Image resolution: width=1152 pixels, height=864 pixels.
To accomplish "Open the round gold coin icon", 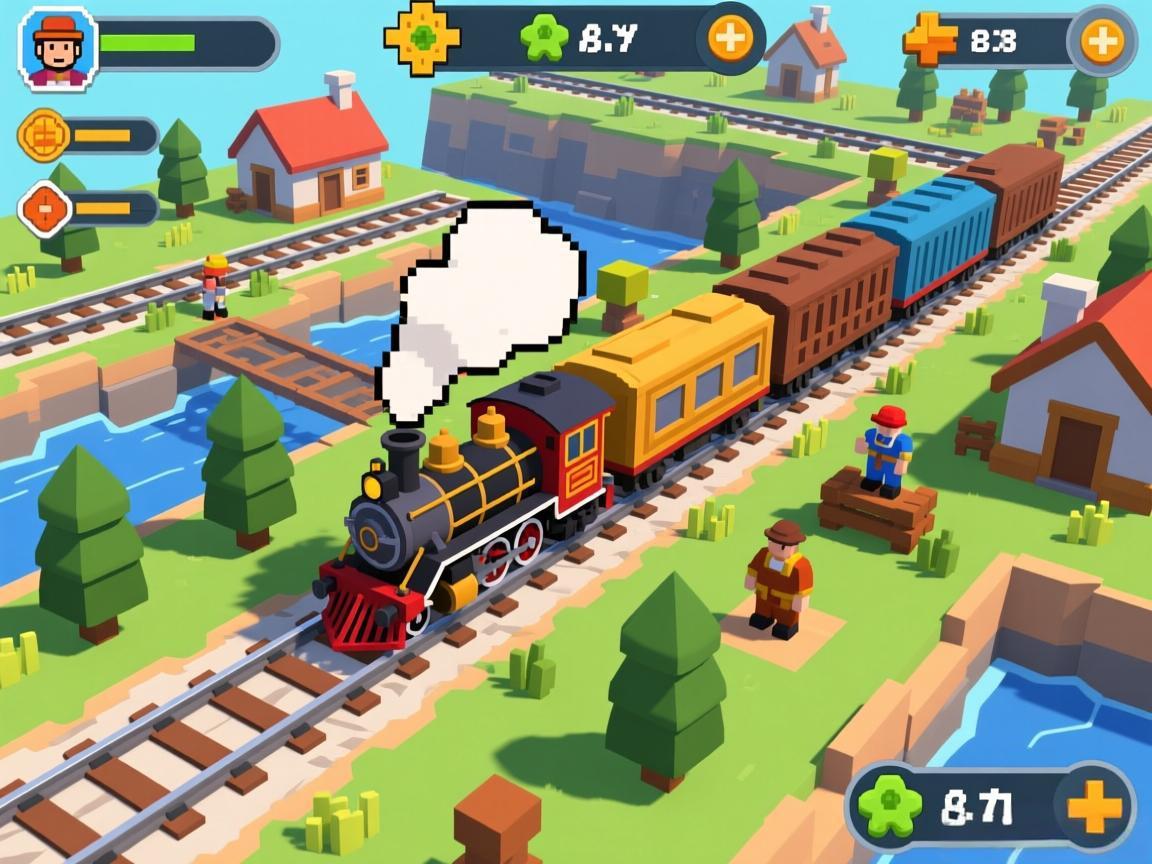I will click(x=44, y=135).
